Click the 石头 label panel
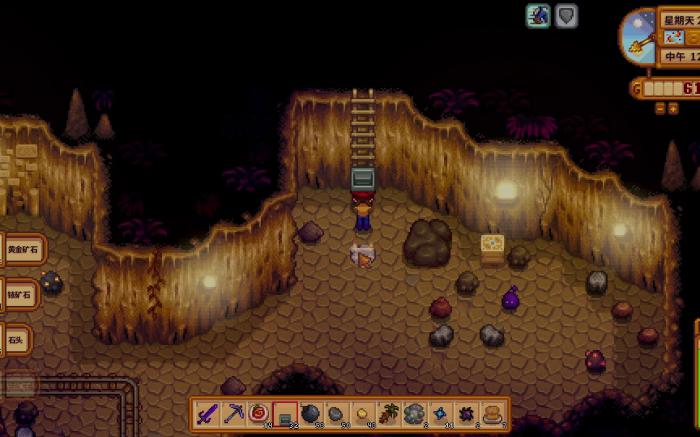 point(15,340)
